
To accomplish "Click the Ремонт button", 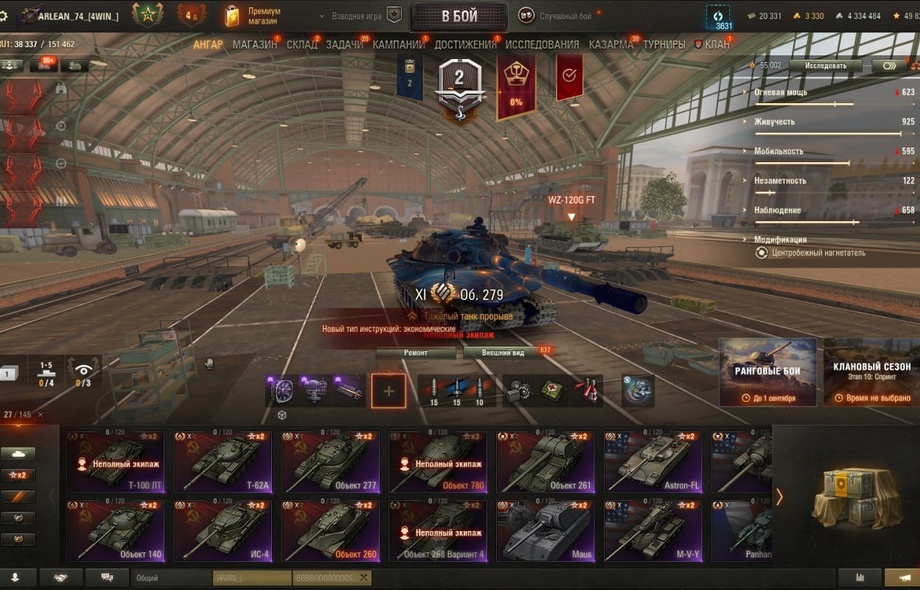I will click(416, 353).
